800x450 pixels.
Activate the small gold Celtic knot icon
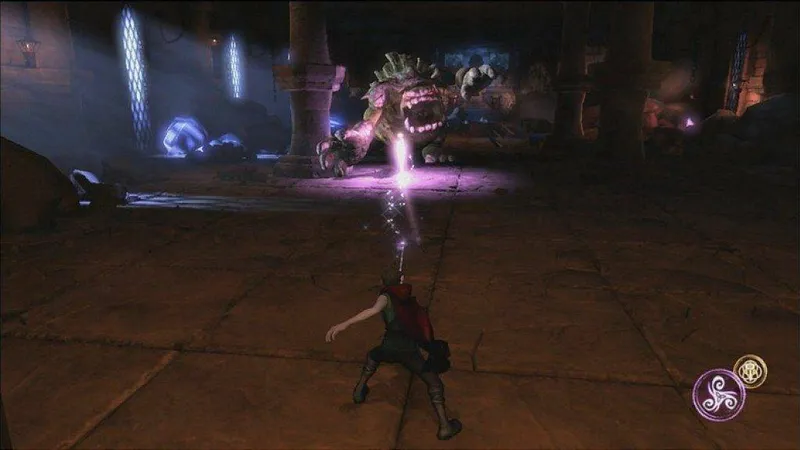tap(750, 371)
